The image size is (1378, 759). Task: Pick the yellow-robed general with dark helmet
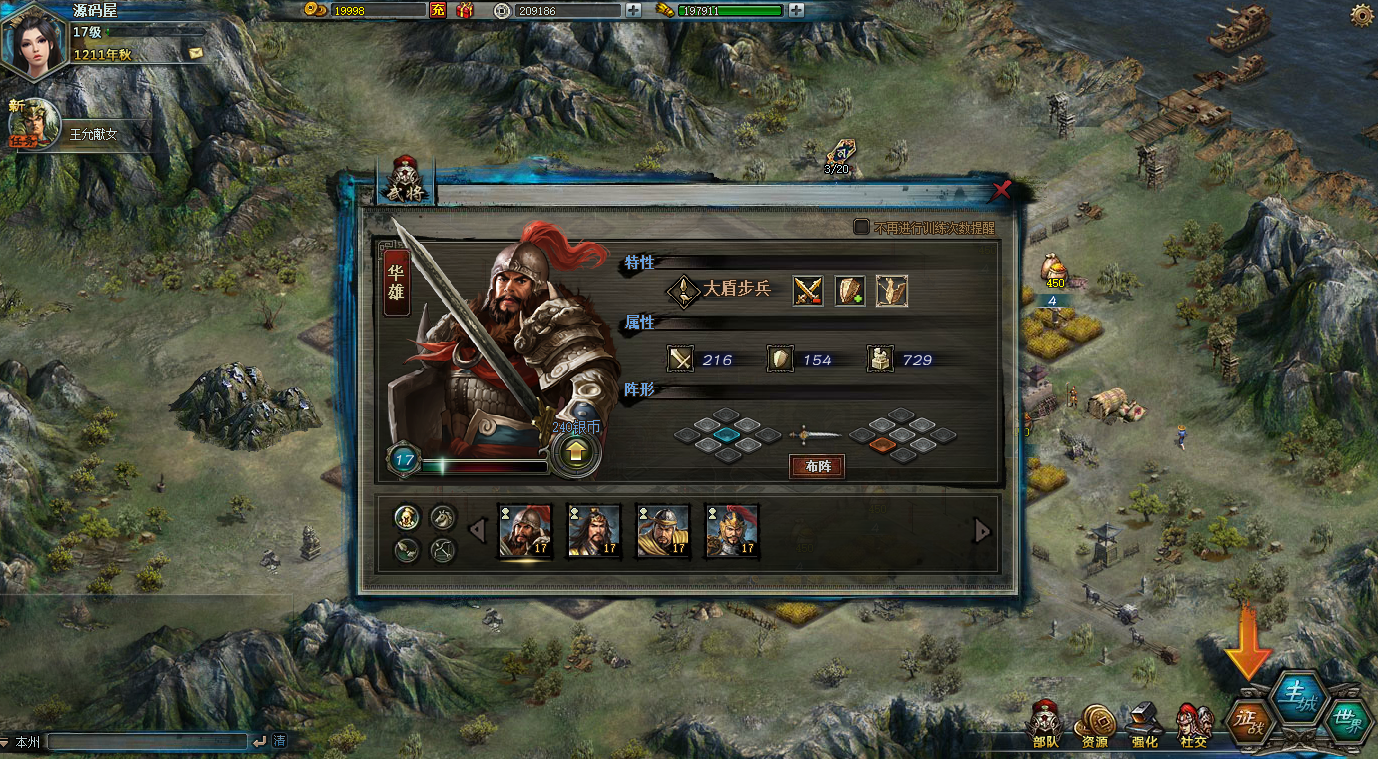[663, 530]
